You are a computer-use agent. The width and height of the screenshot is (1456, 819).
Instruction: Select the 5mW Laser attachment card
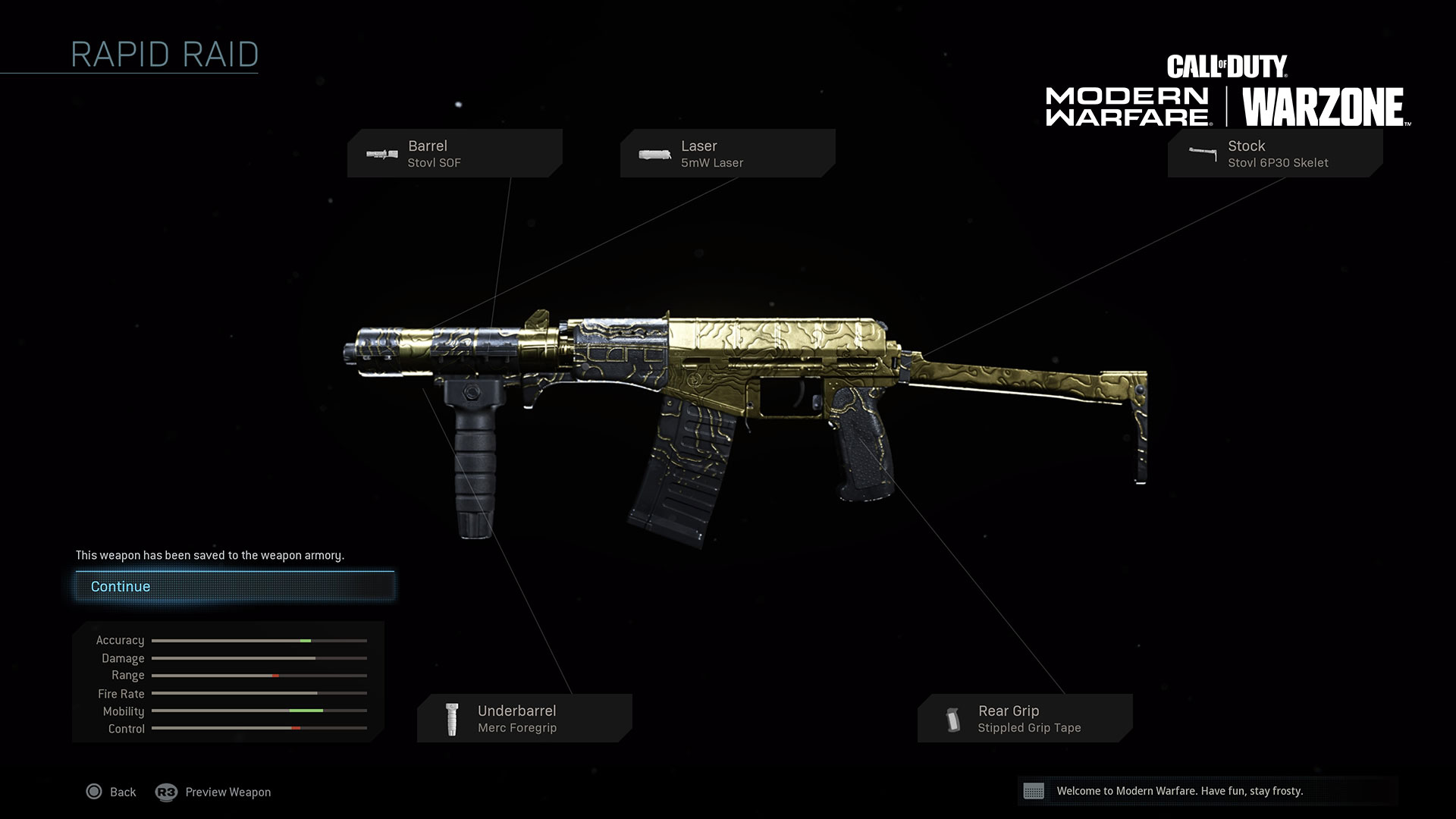[x=726, y=152]
